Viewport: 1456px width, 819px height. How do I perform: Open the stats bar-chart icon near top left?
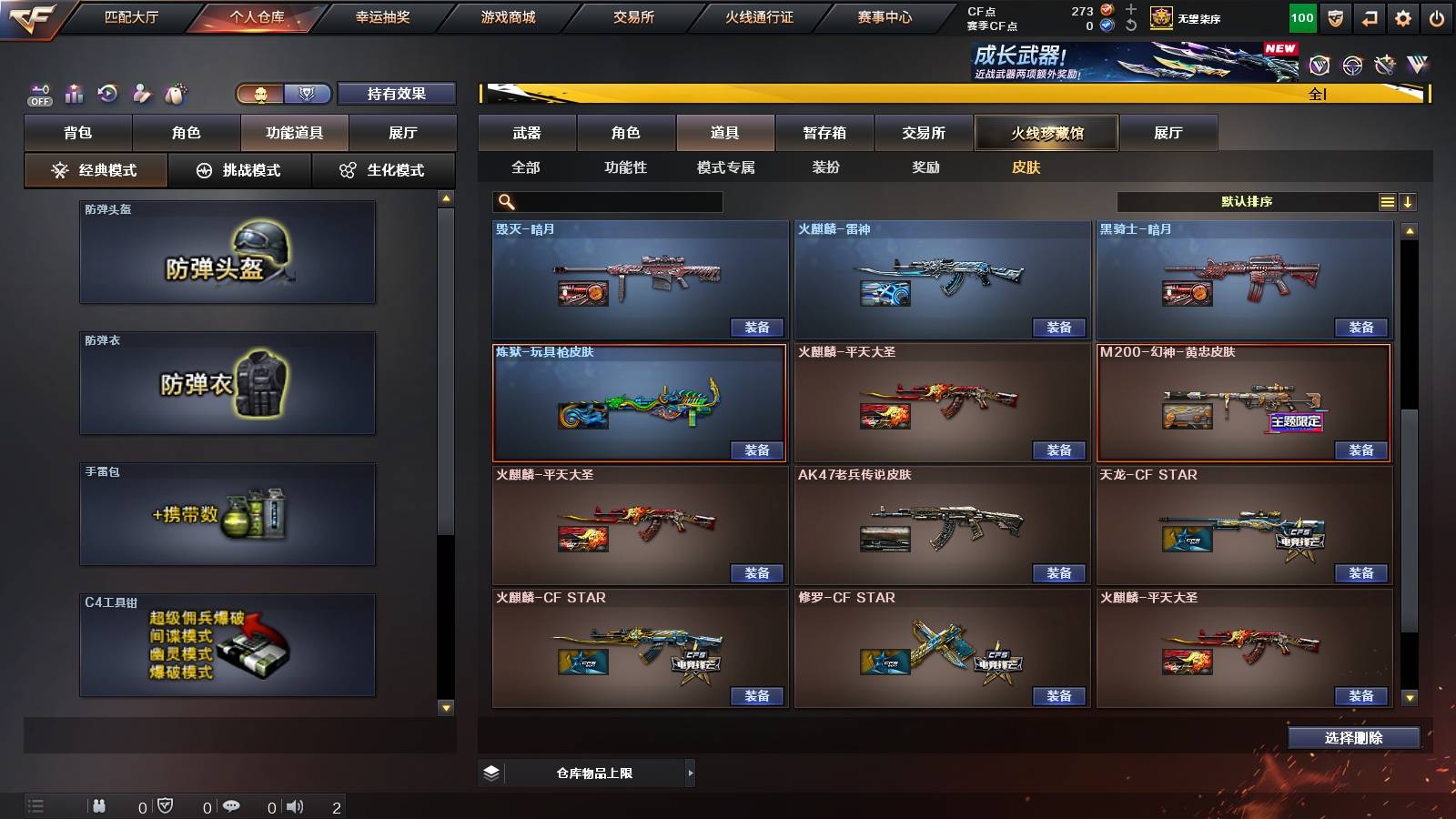click(x=74, y=91)
